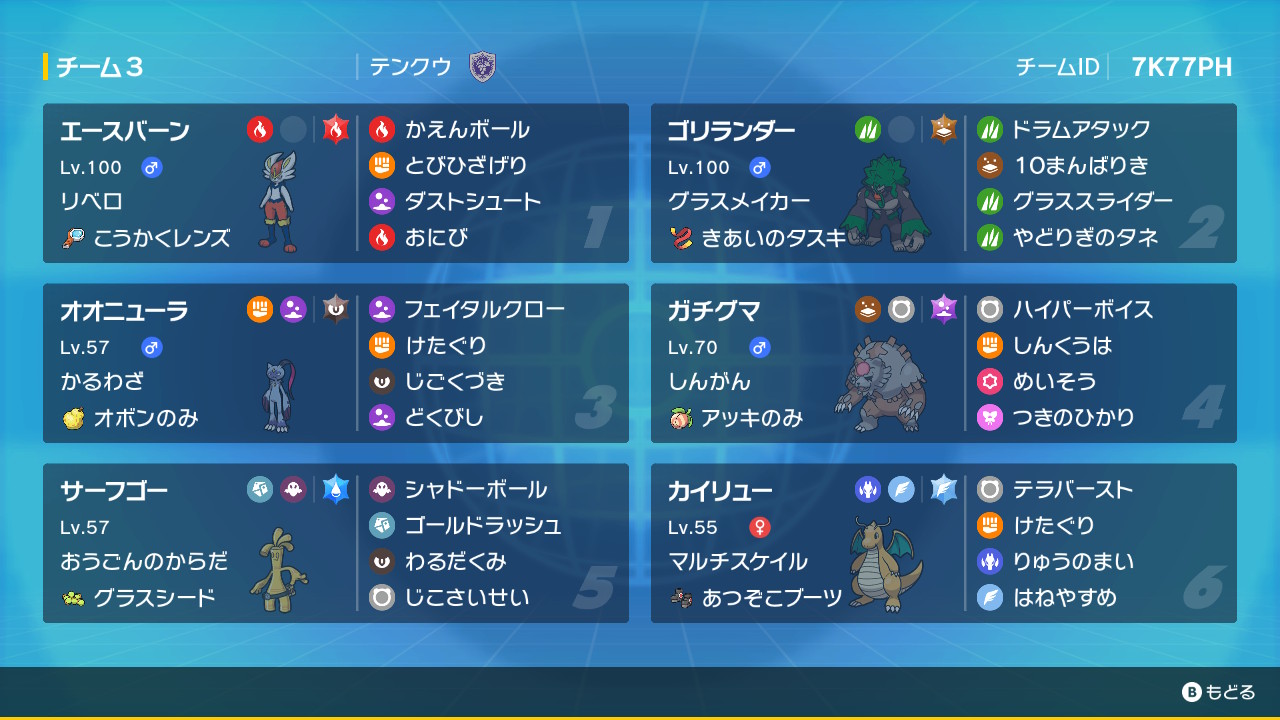Viewport: 1280px width, 720px height.
Task: Click the チームID 7K77PH code
Action: [x=1181, y=67]
